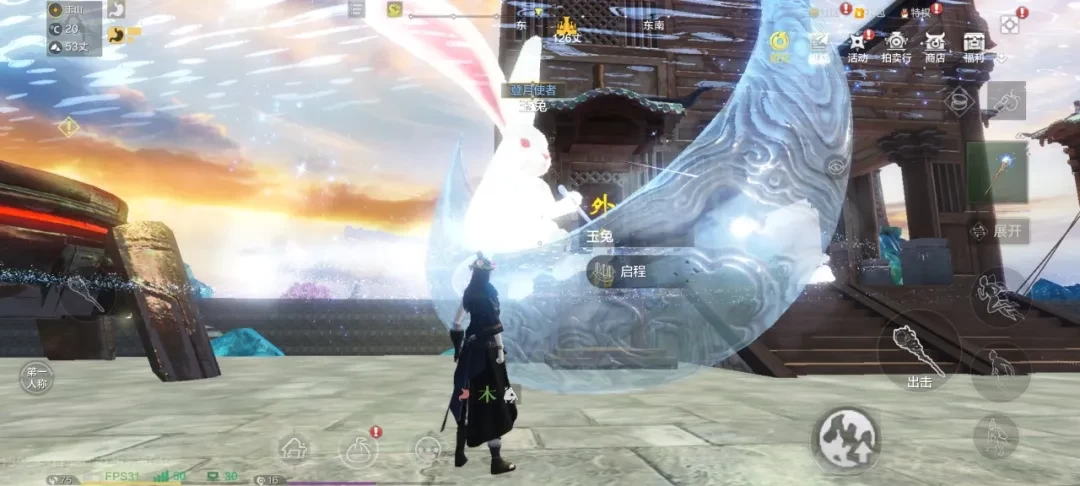Click the yellow diamond warning marker
This screenshot has width=1080, height=486.
click(x=68, y=127)
